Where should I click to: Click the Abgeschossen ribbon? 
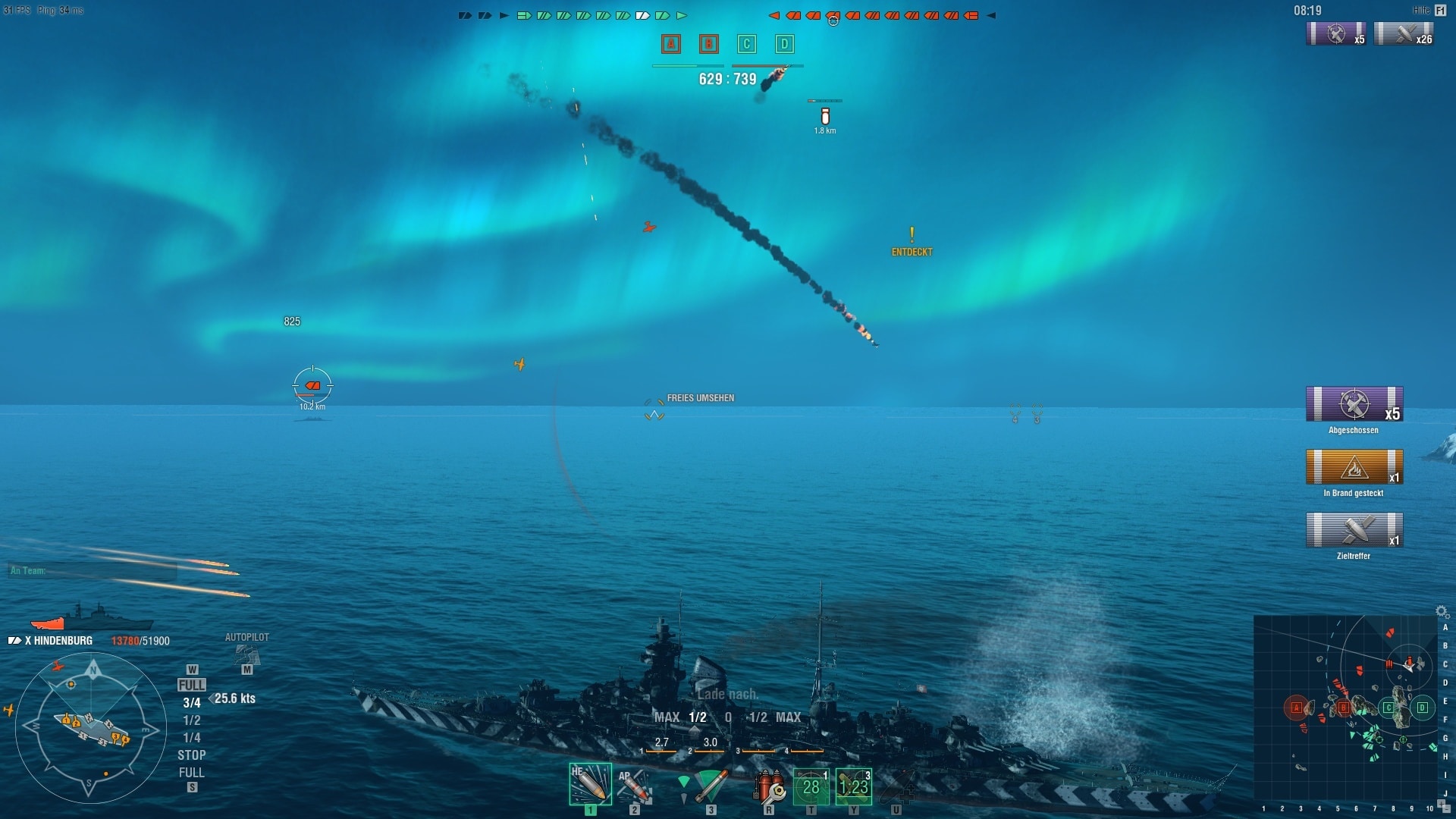pos(1354,404)
